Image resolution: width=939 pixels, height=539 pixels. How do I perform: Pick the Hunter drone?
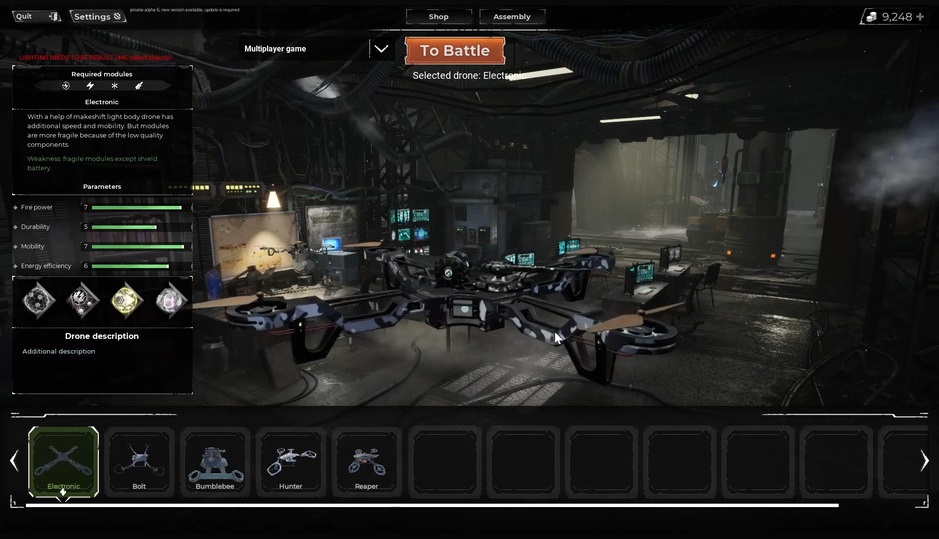point(291,461)
